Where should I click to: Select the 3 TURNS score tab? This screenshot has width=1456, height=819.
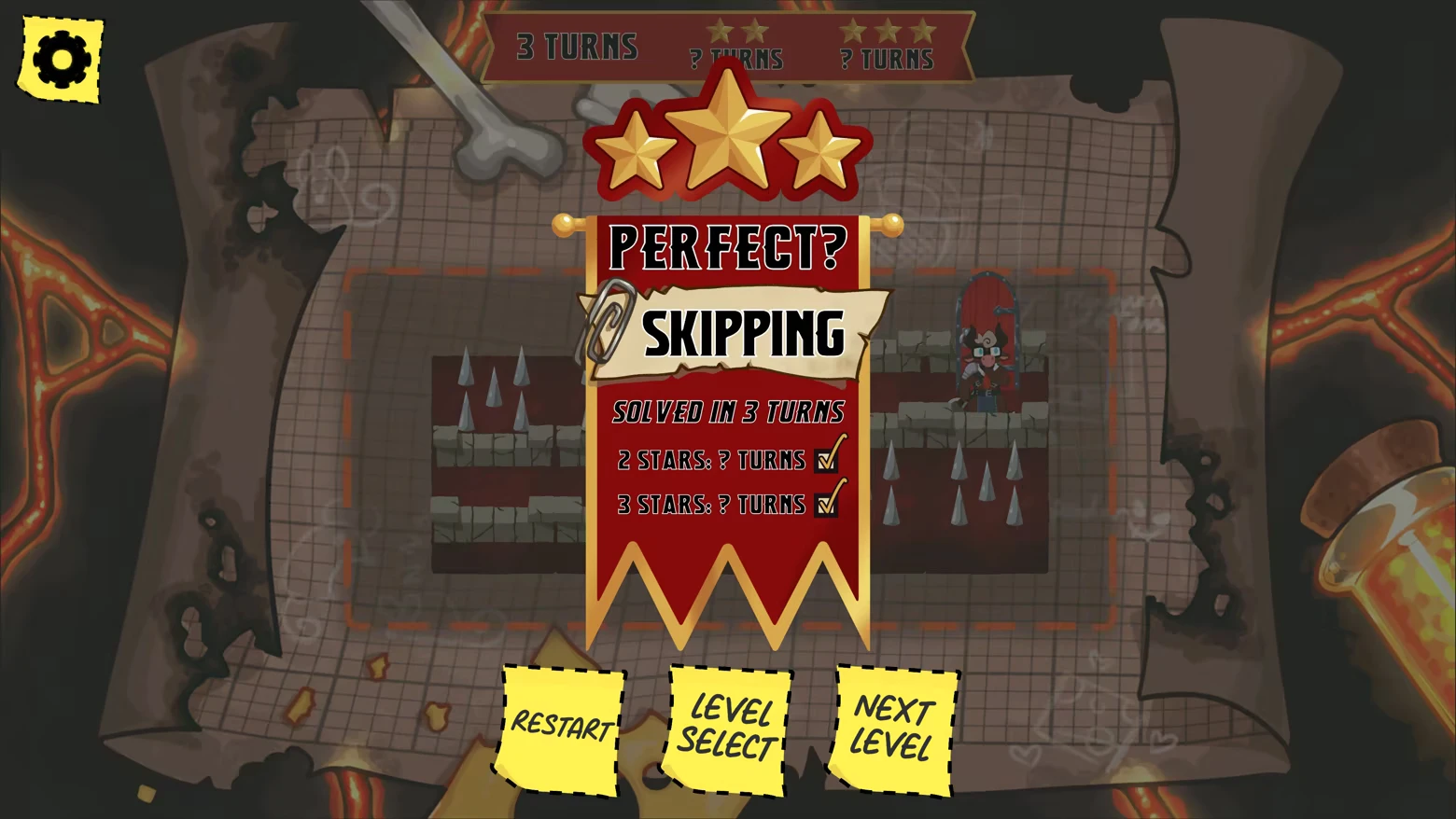click(577, 42)
